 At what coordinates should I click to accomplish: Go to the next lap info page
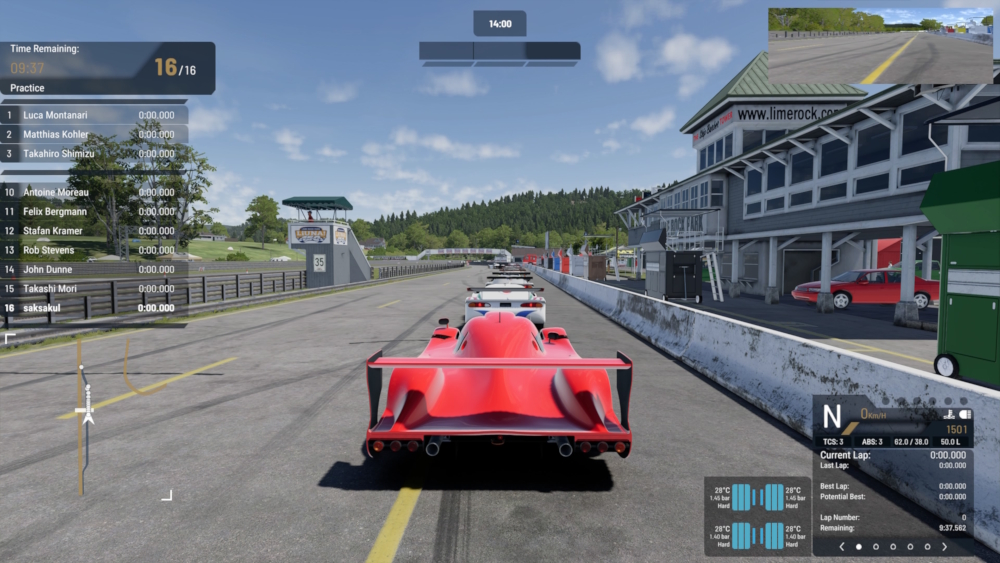coord(945,546)
